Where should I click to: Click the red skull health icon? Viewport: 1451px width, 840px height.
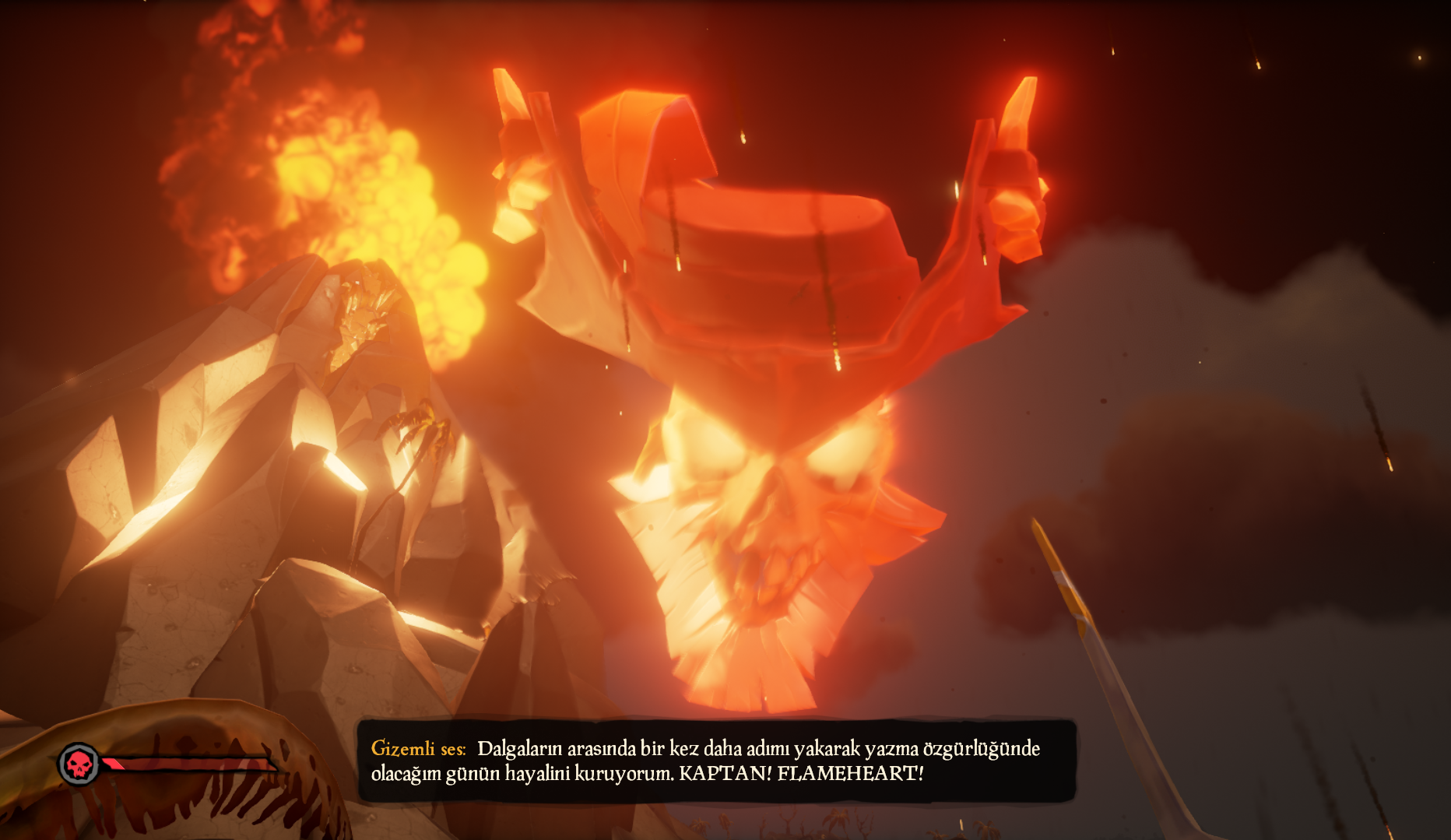pyautogui.click(x=79, y=764)
